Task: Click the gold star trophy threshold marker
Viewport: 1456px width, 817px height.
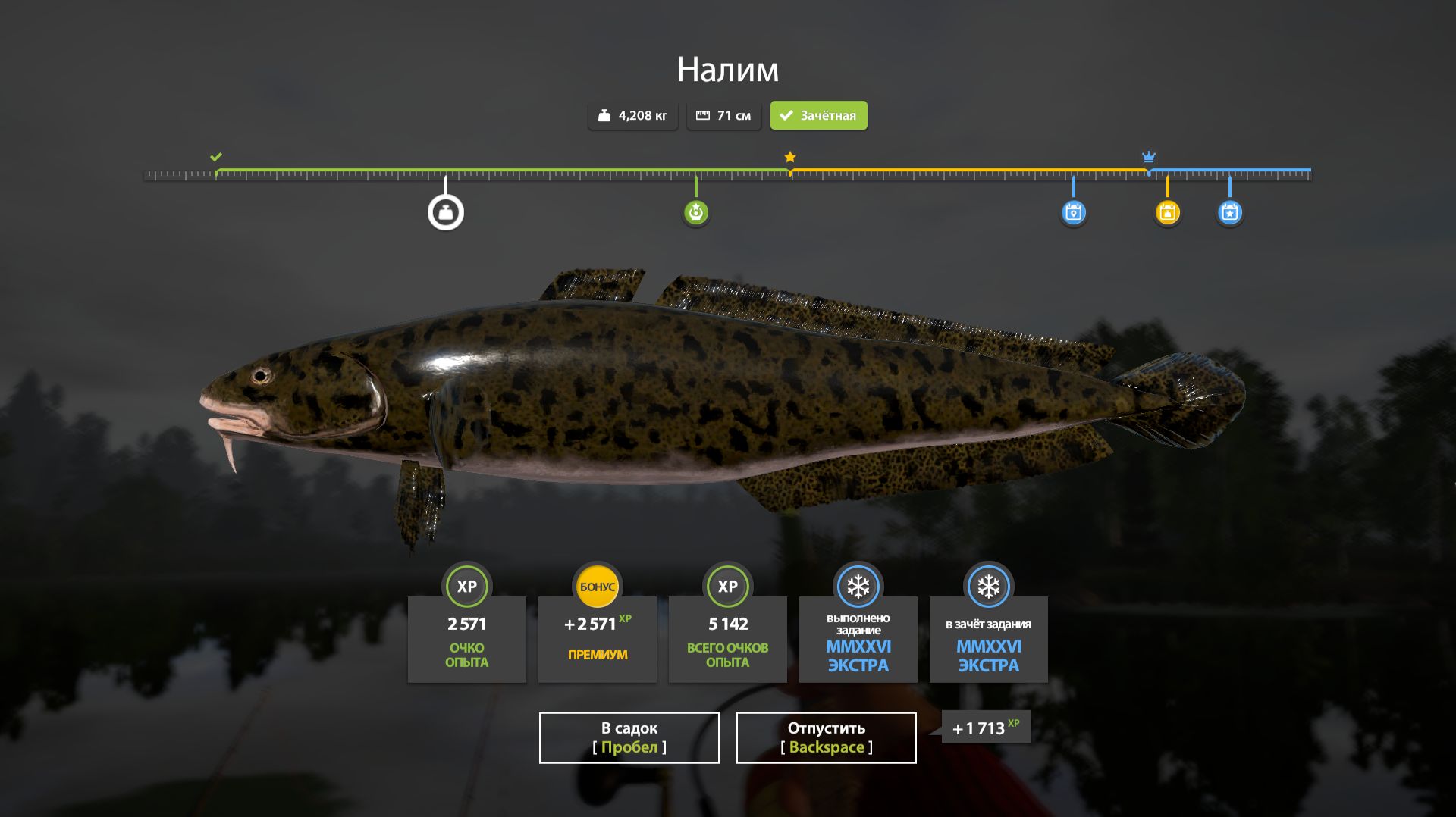Action: [790, 157]
